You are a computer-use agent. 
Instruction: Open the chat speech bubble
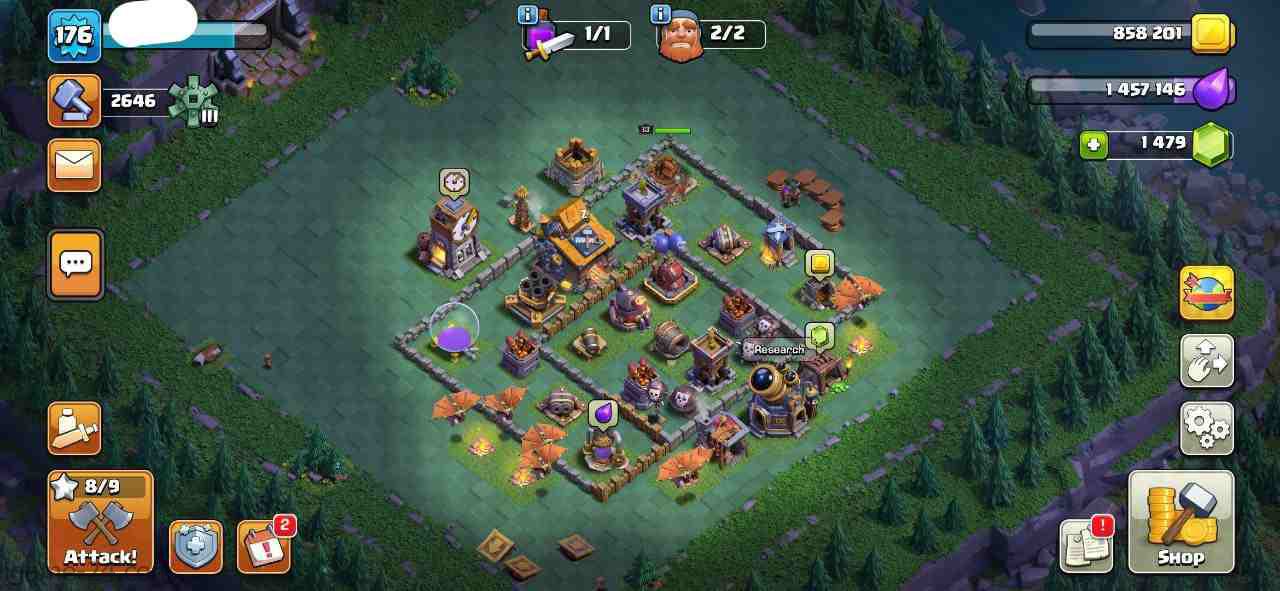click(x=75, y=264)
